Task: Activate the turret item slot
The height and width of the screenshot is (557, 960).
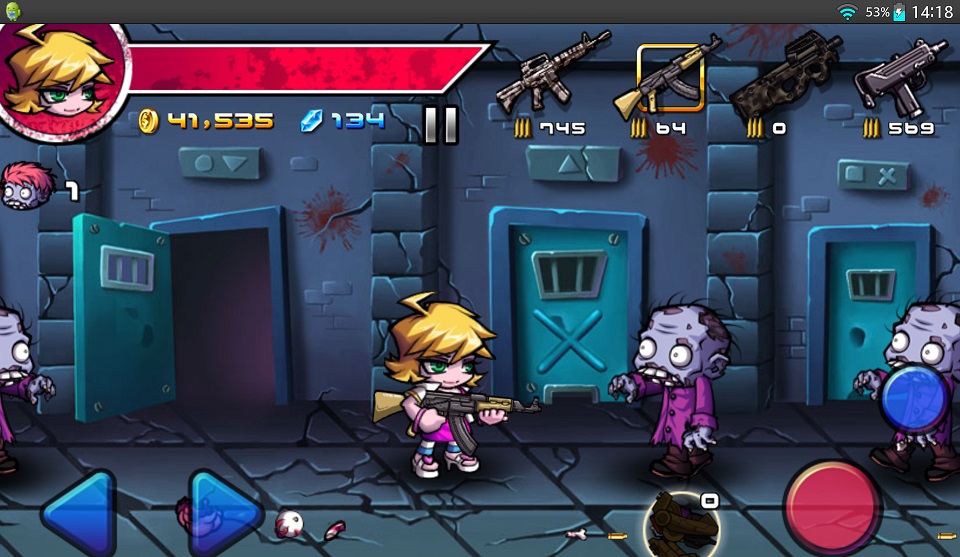Action: [682, 522]
